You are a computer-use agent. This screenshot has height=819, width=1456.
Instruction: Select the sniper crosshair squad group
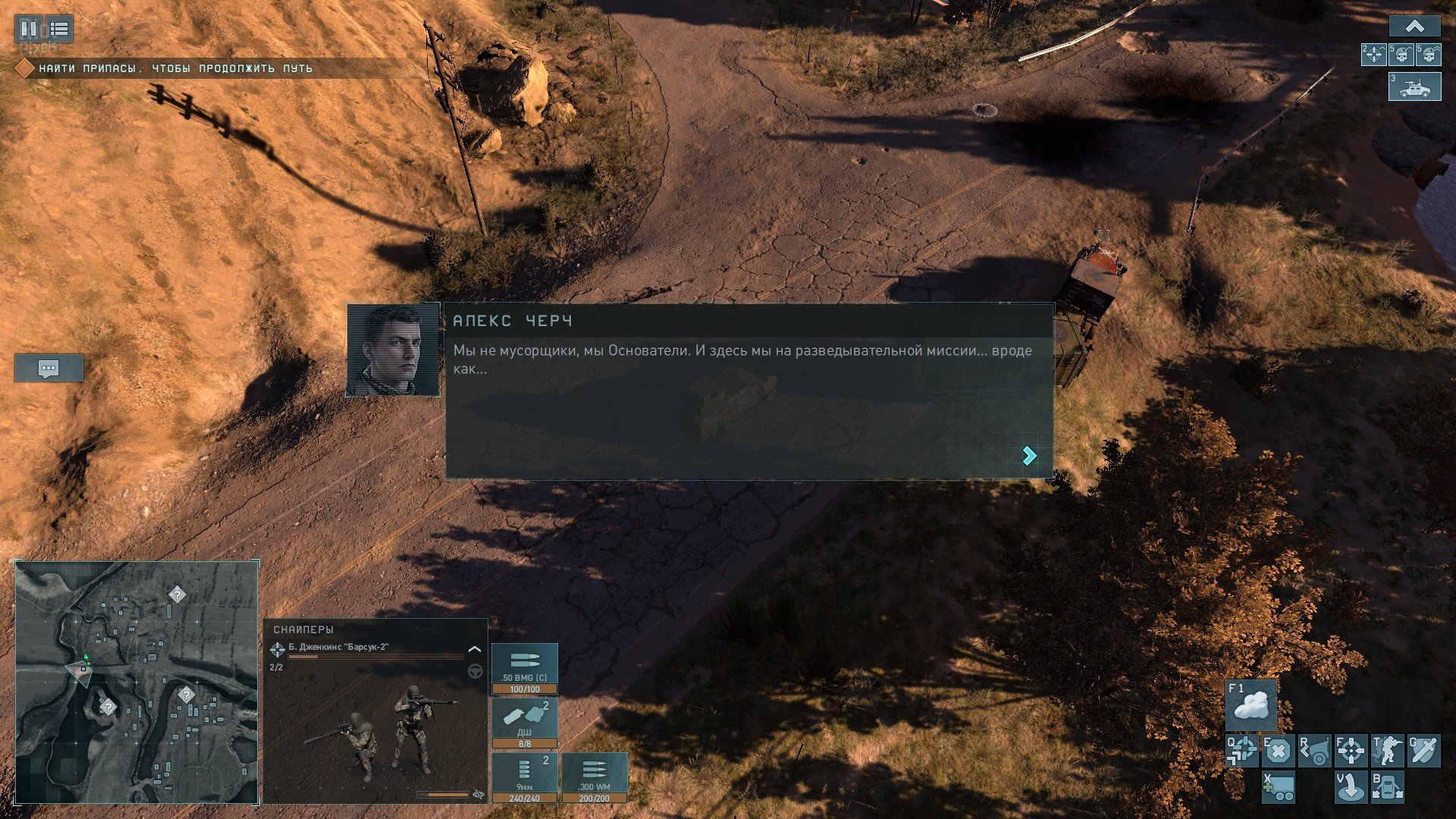1374,55
